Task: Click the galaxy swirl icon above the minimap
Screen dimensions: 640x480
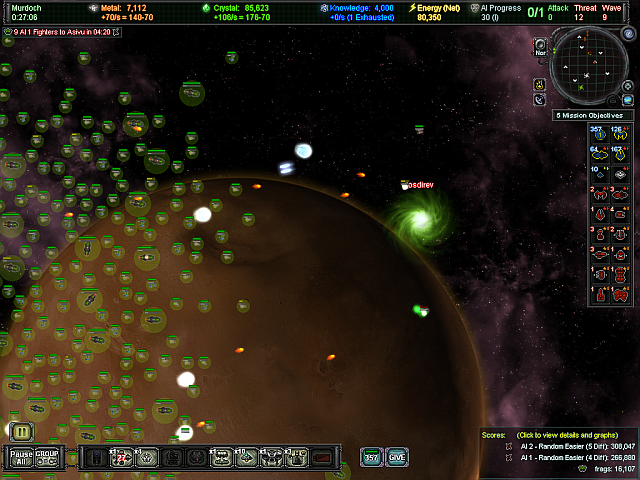Action: [541, 45]
